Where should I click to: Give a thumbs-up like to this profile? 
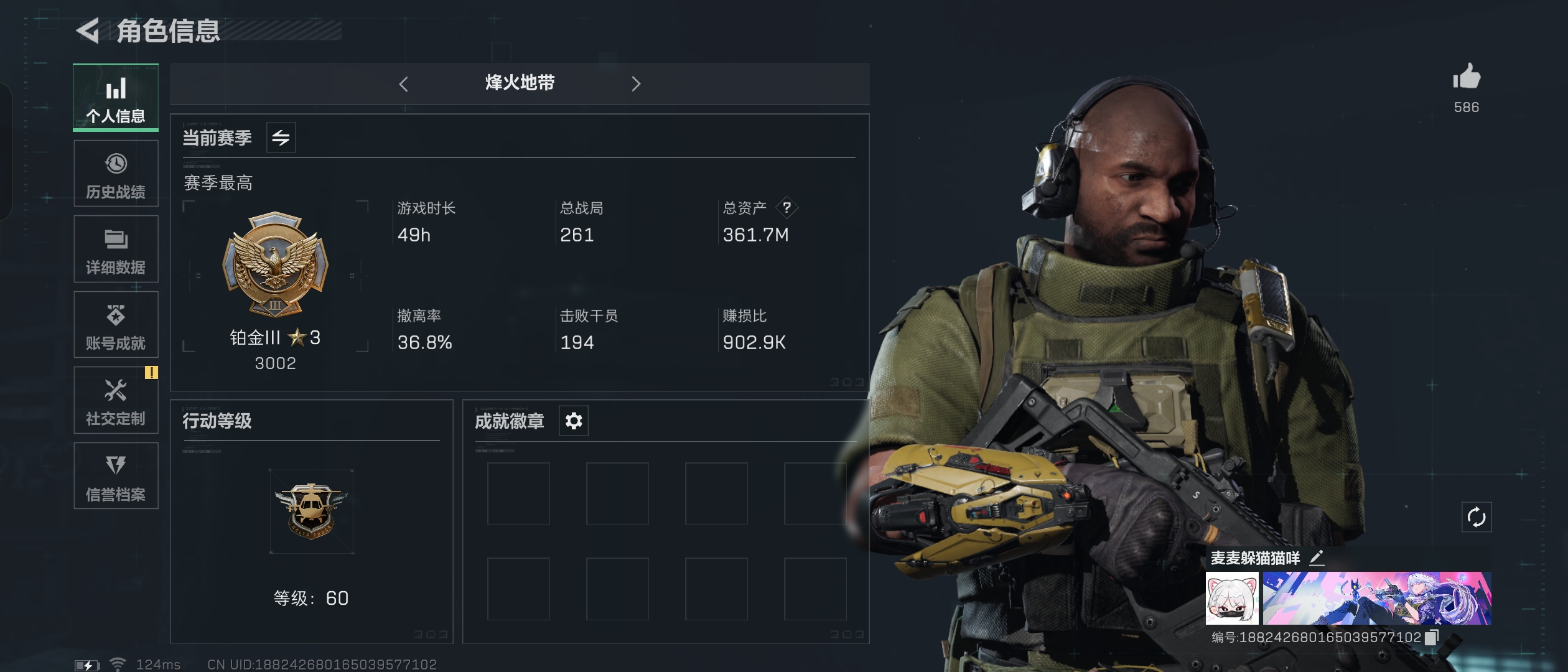tap(1466, 78)
